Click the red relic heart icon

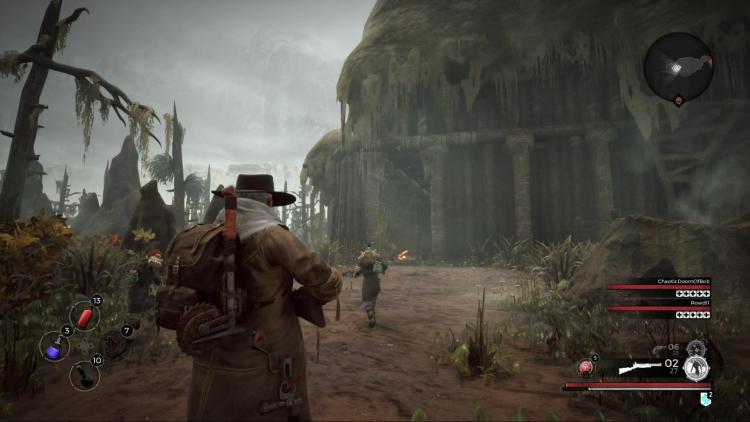pyautogui.click(x=586, y=368)
